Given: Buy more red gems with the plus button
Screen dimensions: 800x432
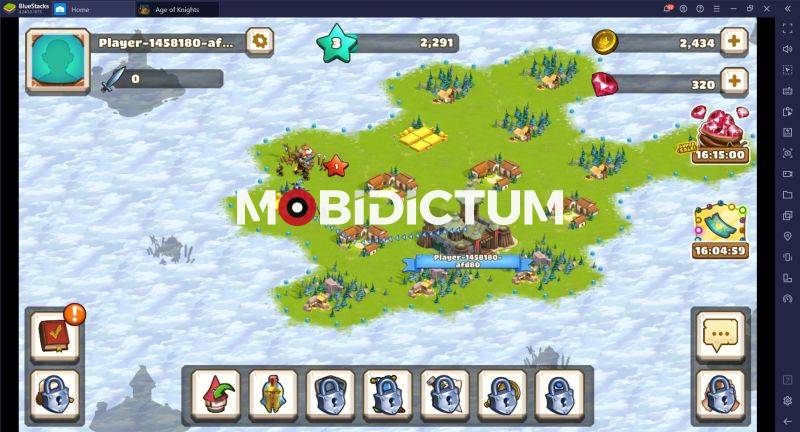Looking at the screenshot, I should [x=734, y=81].
